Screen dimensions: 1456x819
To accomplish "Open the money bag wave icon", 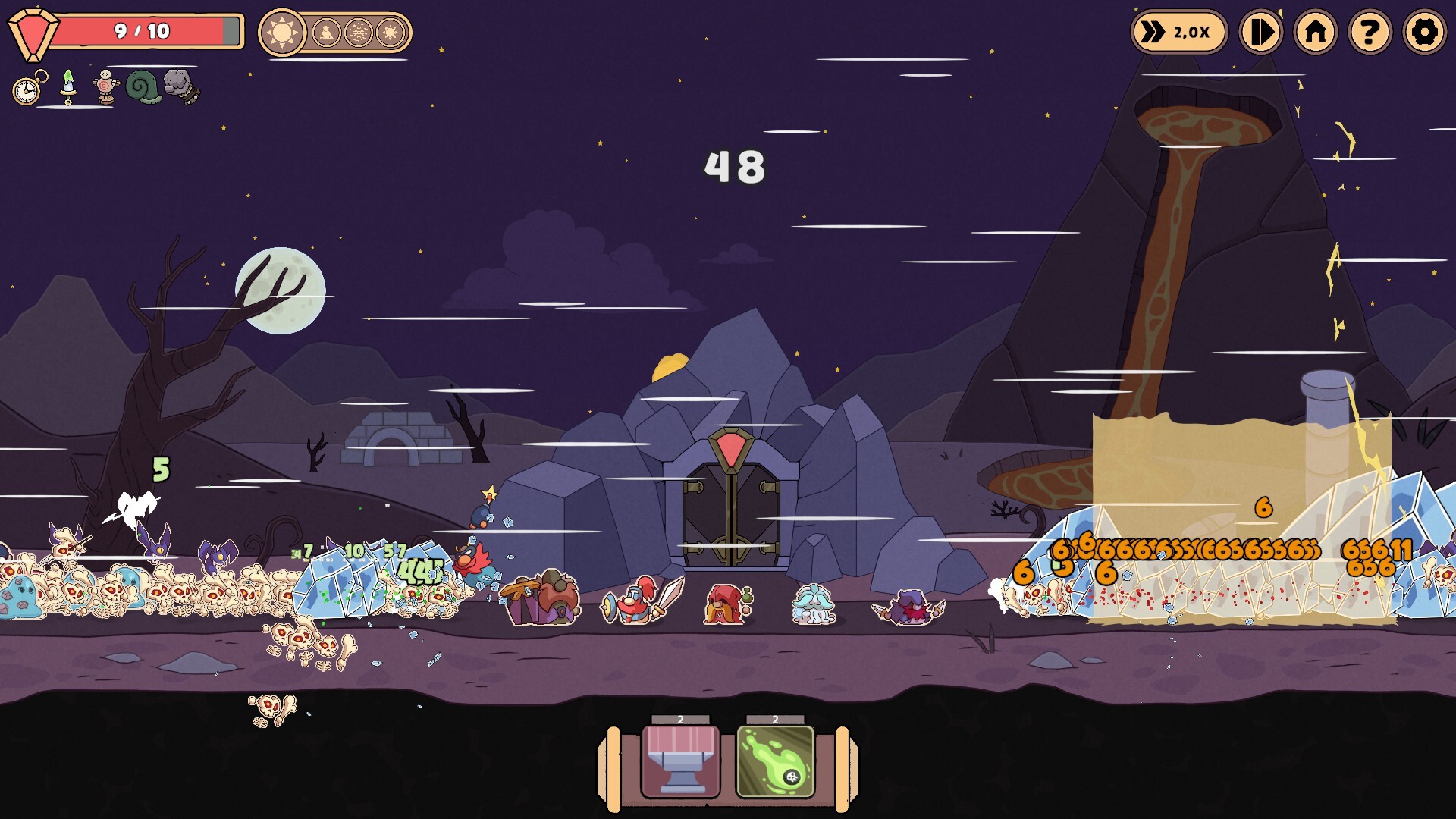I will [325, 31].
